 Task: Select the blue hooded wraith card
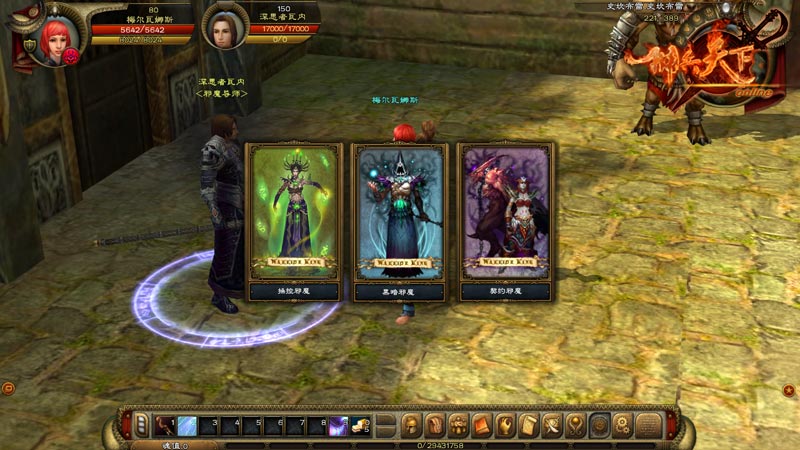pyautogui.click(x=400, y=212)
